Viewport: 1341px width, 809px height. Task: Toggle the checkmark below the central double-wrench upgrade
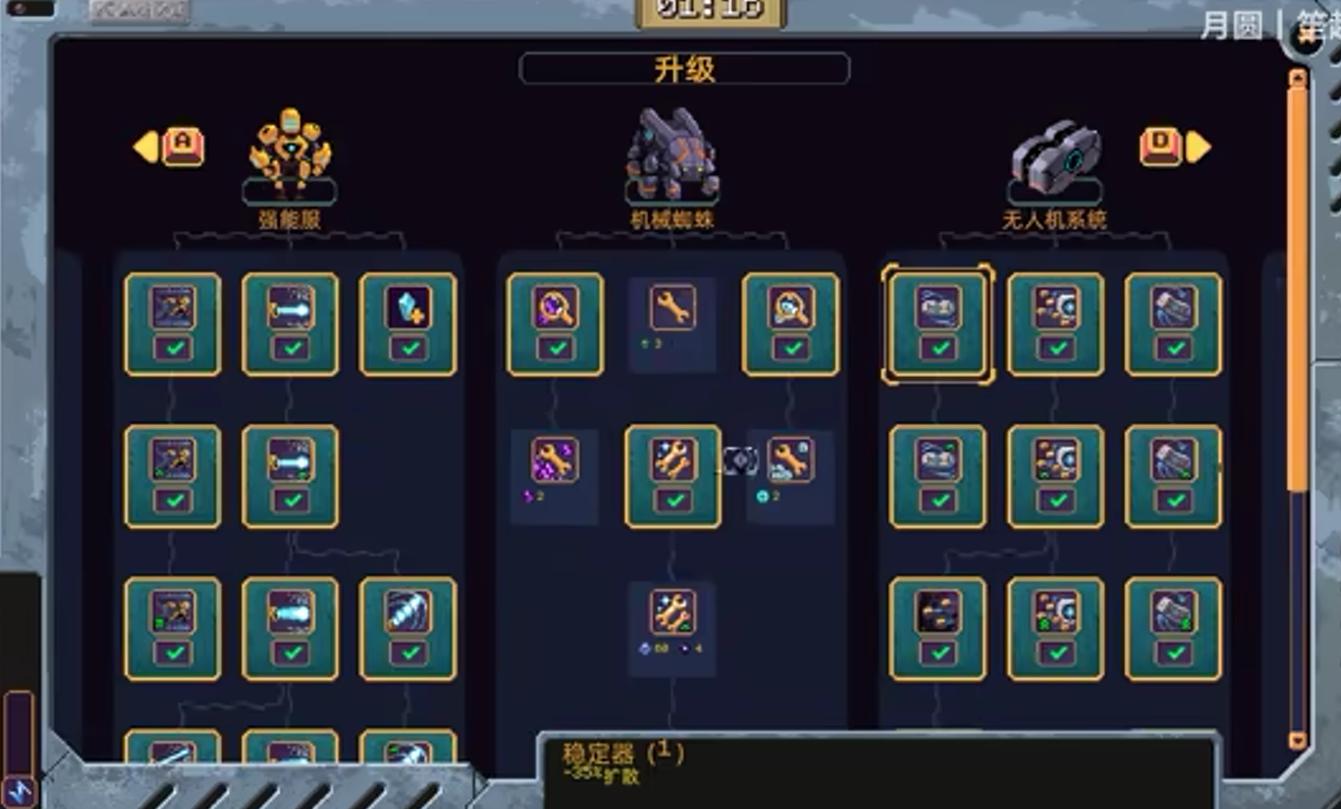[x=672, y=499]
